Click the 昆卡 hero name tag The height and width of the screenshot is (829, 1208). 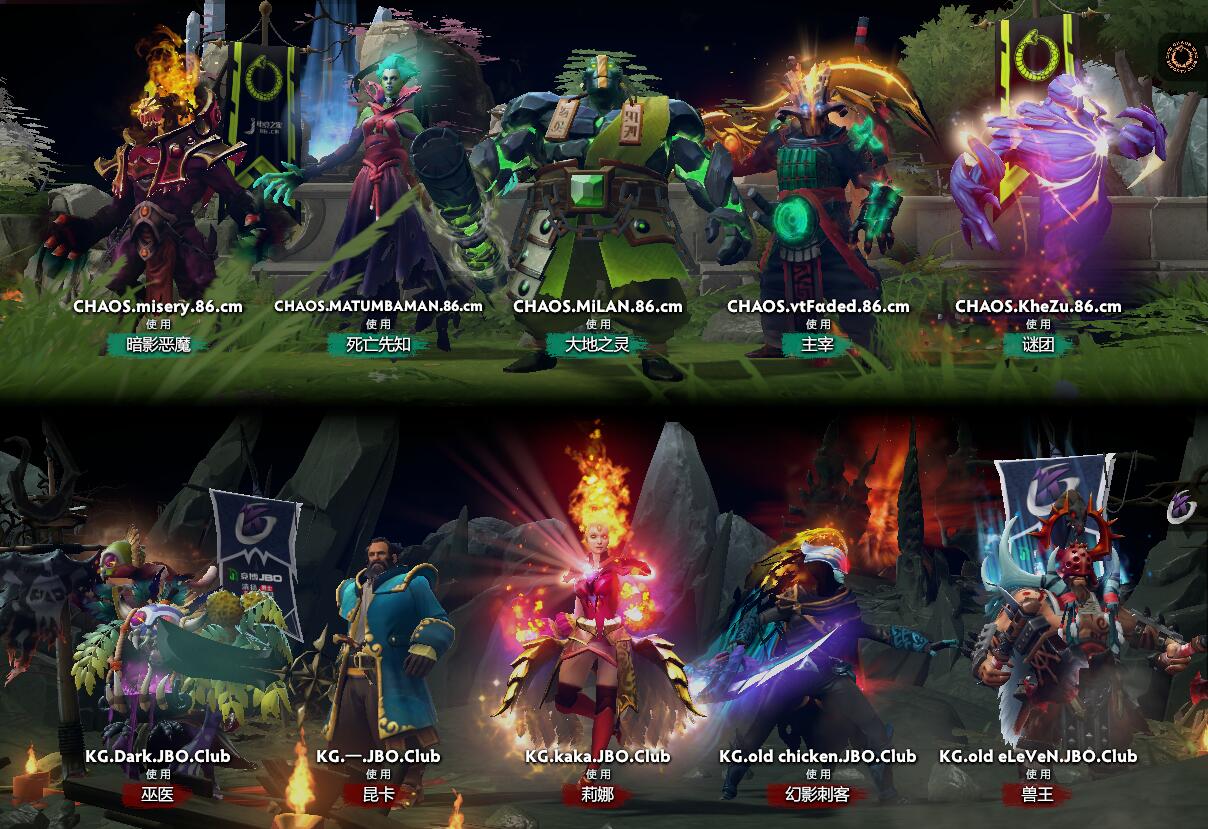tap(378, 795)
